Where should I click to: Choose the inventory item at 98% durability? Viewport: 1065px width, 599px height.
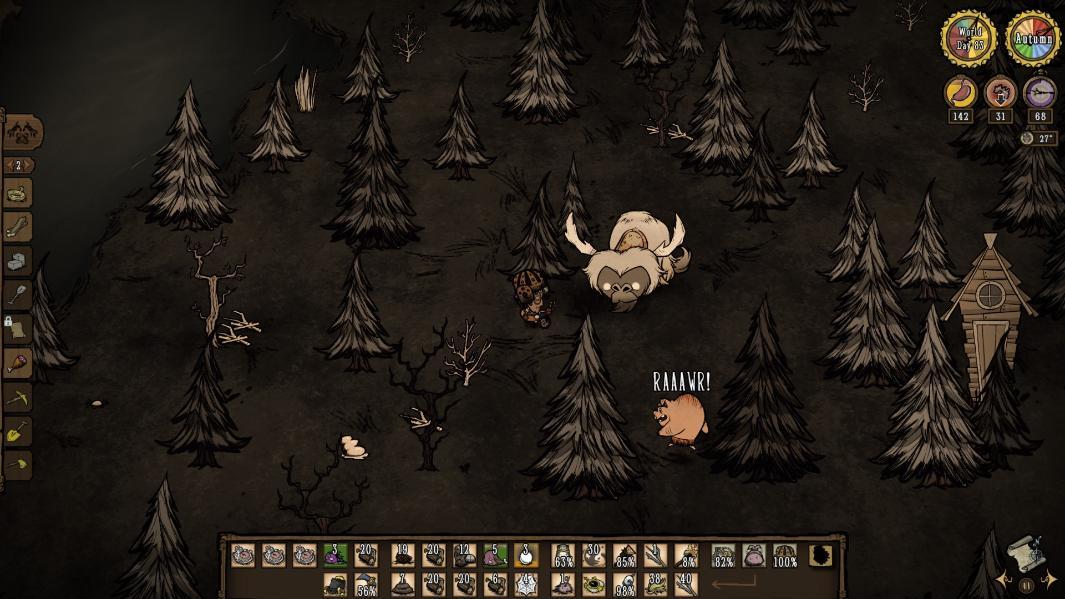coord(626,584)
